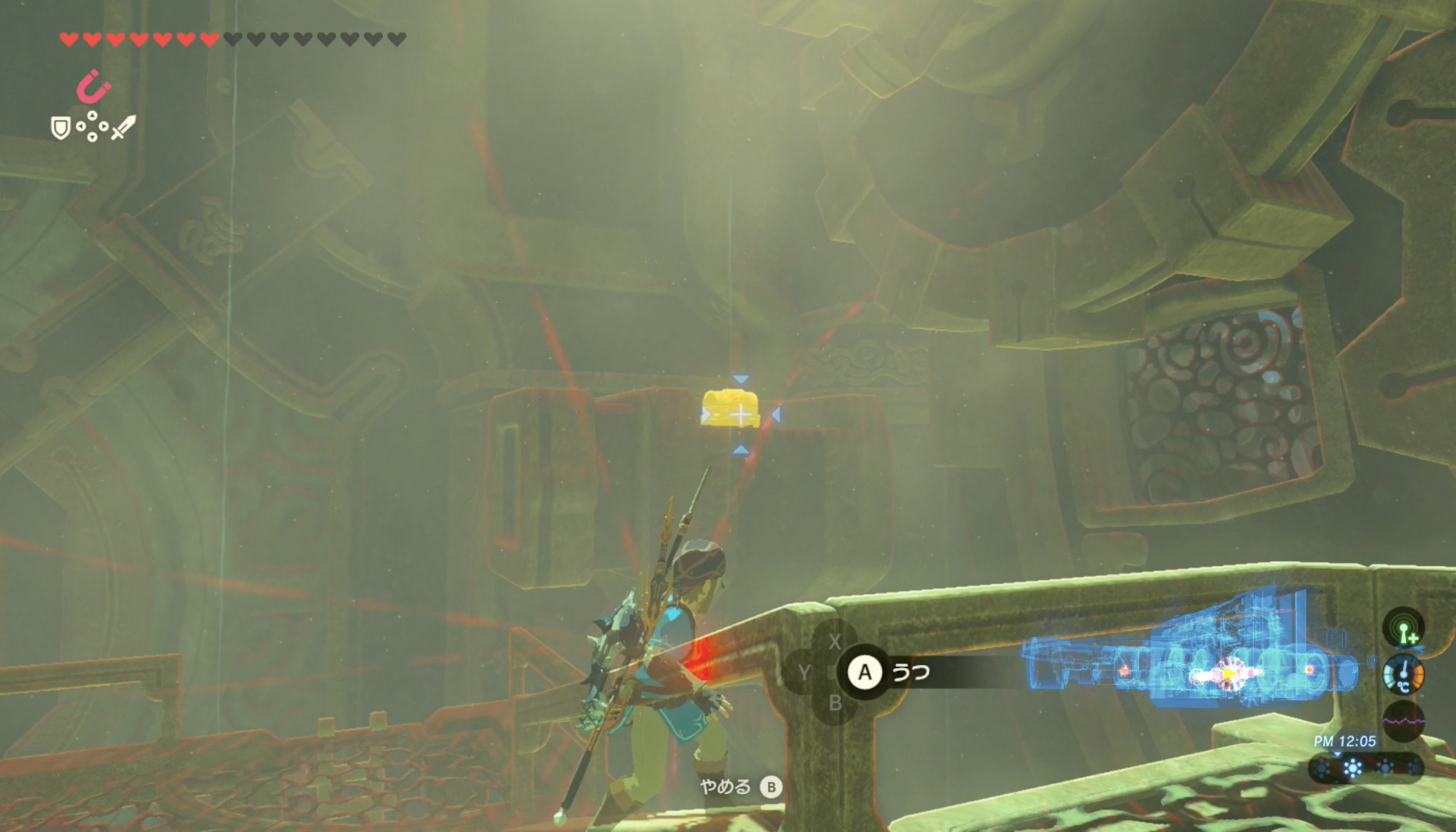Click the sword icon in the quick menu

[123, 127]
